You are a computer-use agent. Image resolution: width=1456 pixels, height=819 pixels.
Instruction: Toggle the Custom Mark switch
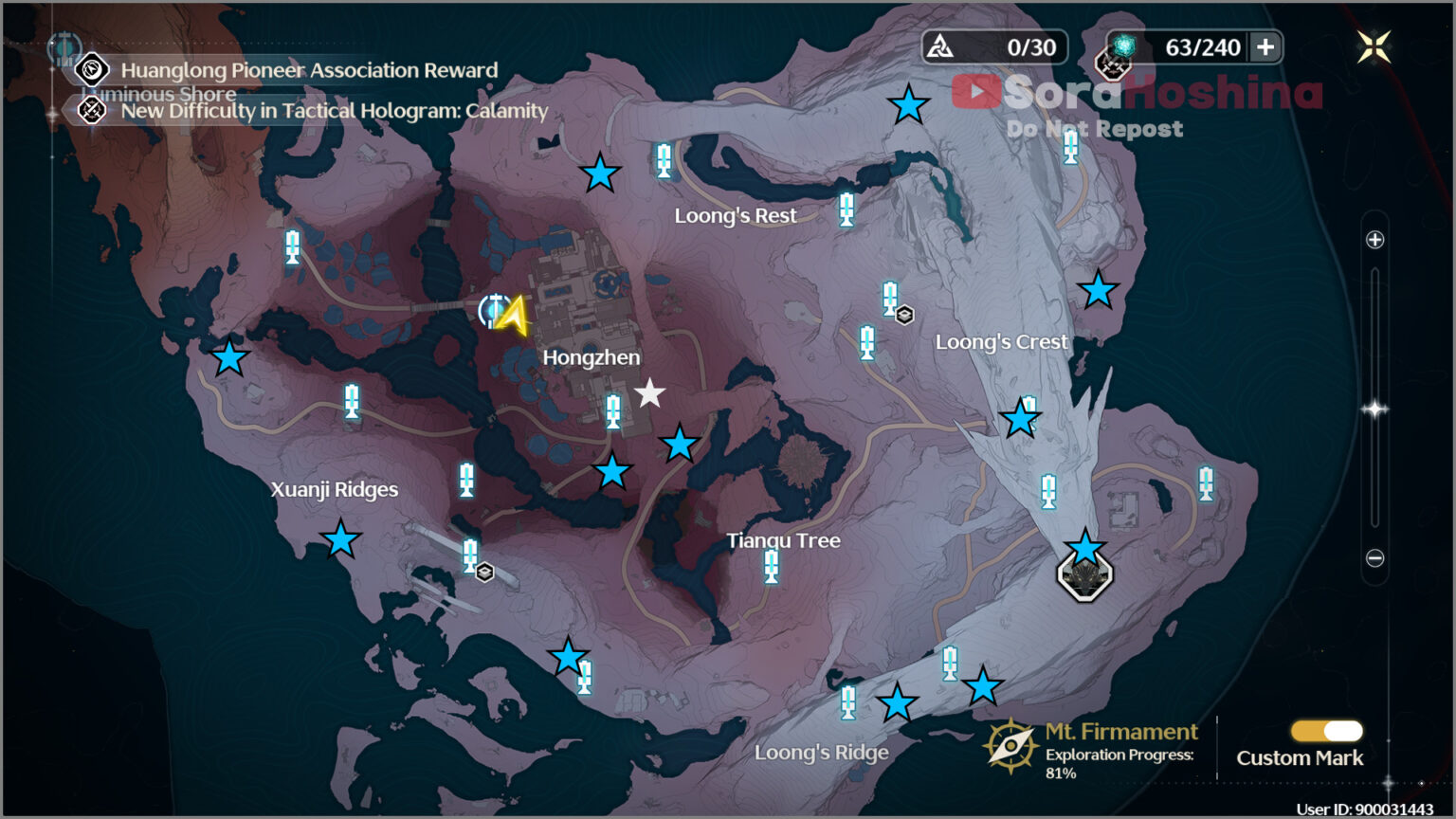pos(1325,730)
